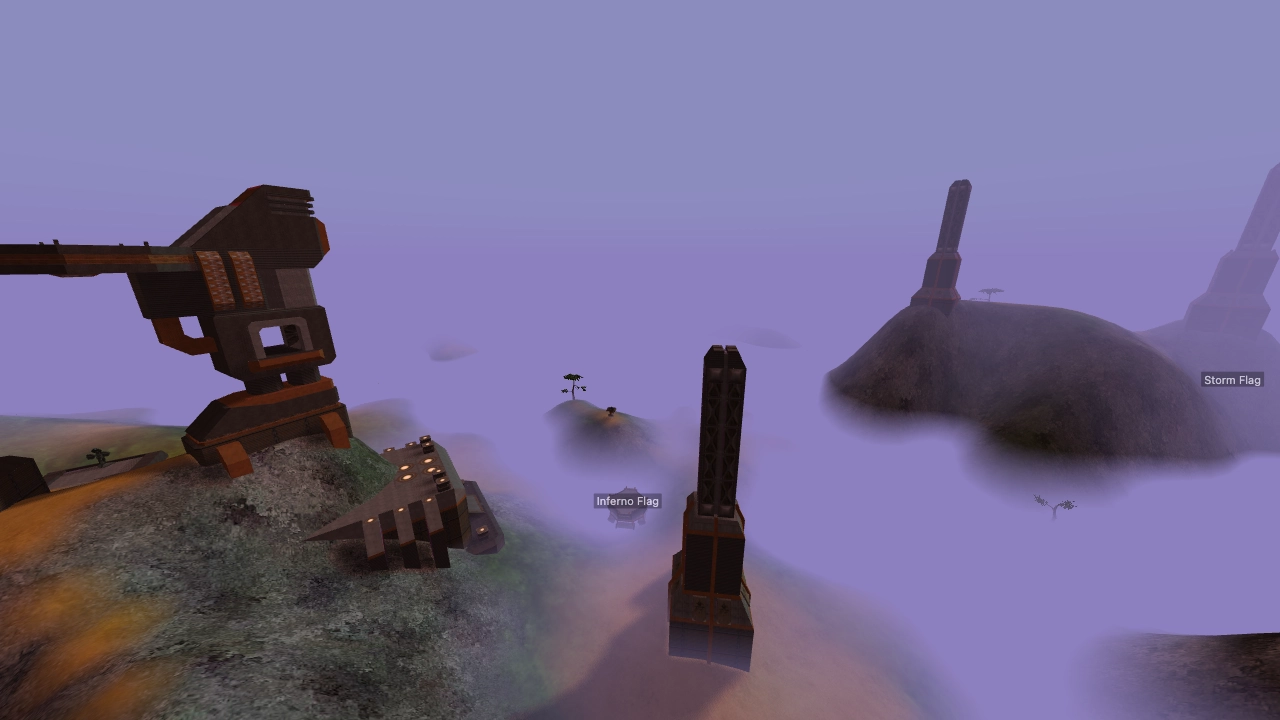Select the small tree on the far left hillside

[98, 457]
